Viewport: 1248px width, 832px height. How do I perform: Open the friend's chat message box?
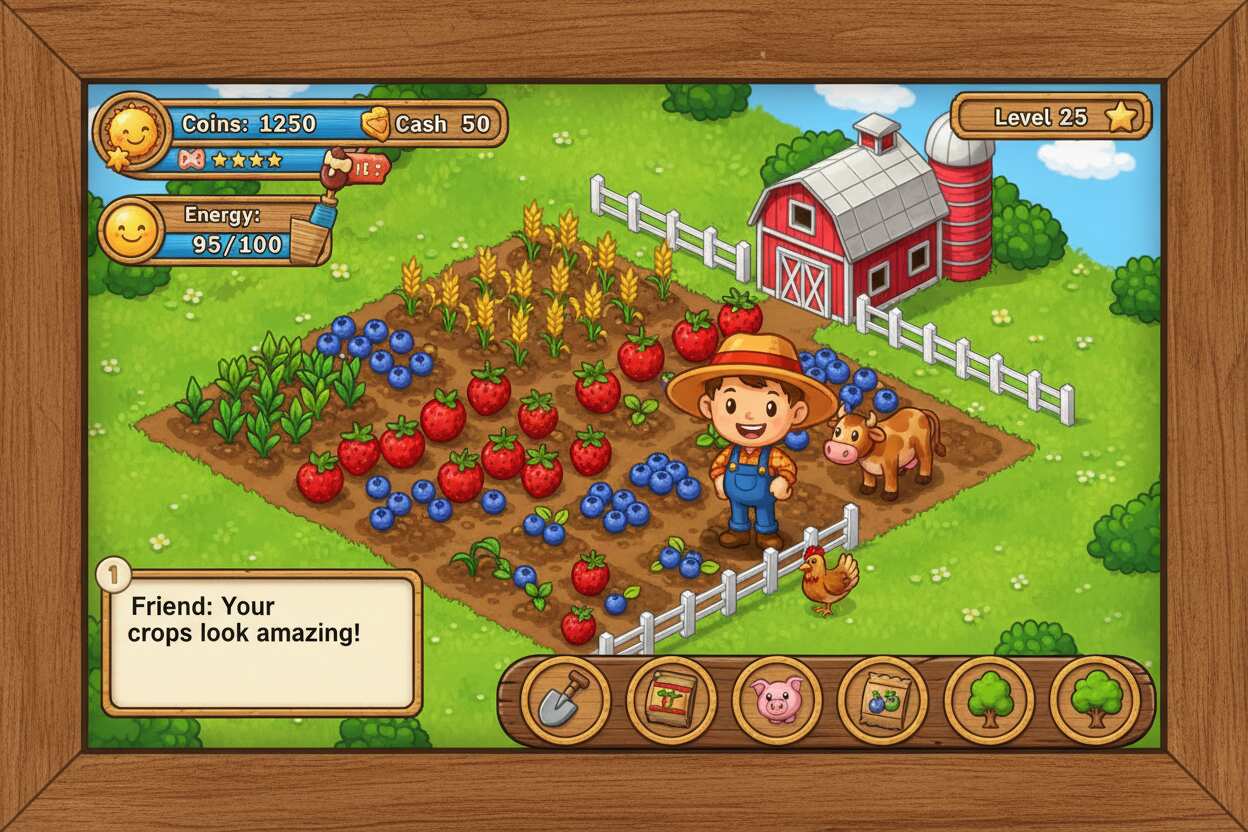tap(262, 641)
